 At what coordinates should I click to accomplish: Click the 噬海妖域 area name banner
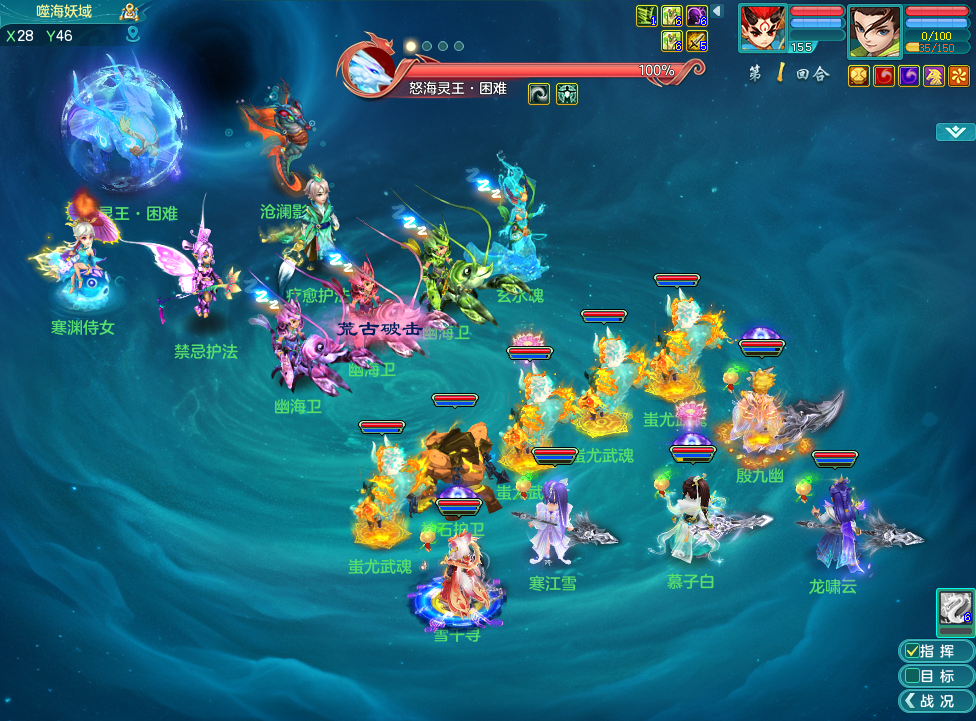pos(64,11)
